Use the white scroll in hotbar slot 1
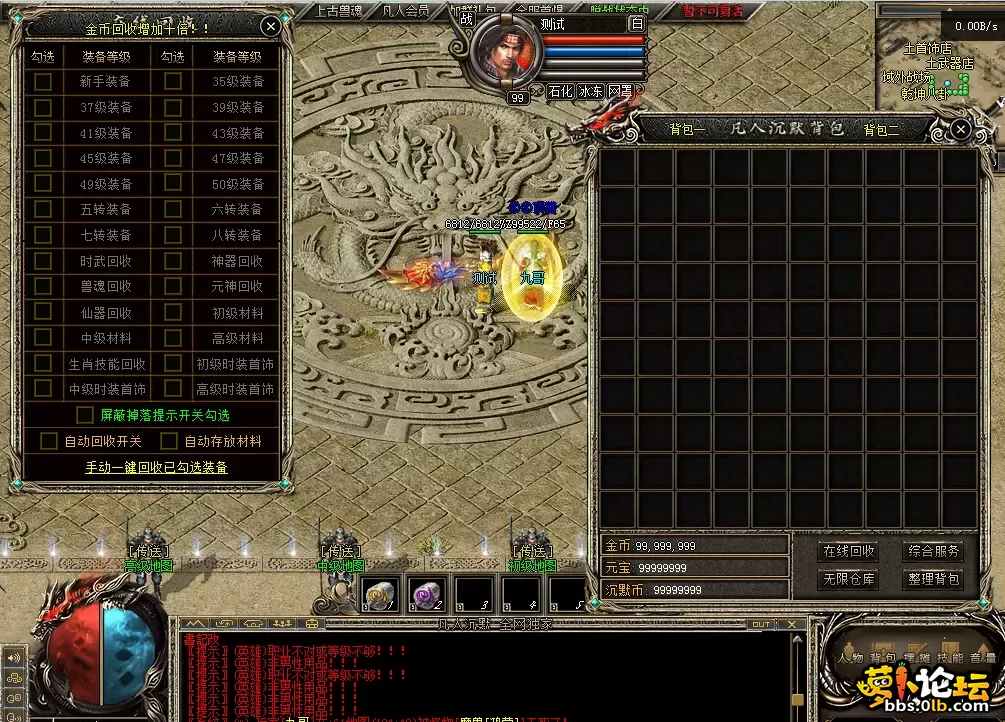The height and width of the screenshot is (722, 1005). pos(379,593)
